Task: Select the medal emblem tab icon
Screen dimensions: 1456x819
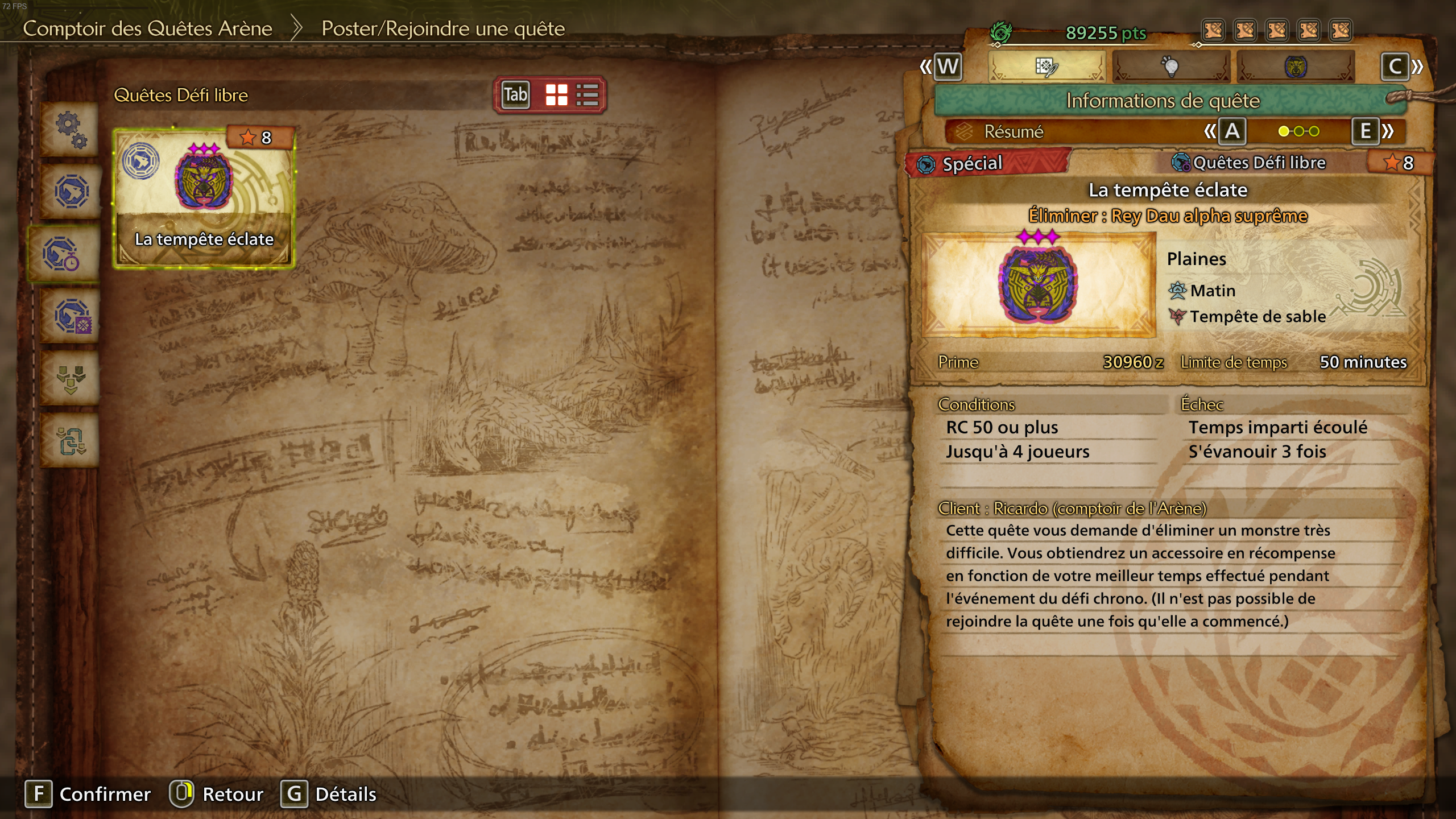Action: pos(1297,67)
